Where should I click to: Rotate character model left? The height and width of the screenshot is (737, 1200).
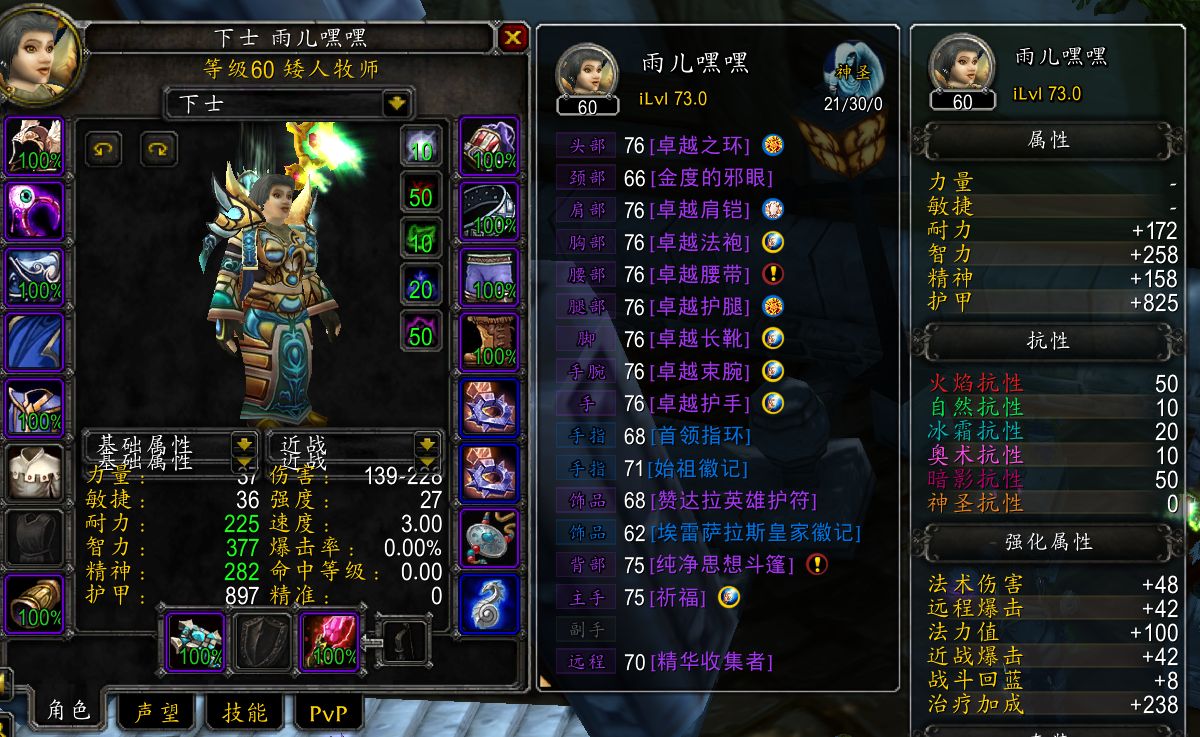point(103,149)
